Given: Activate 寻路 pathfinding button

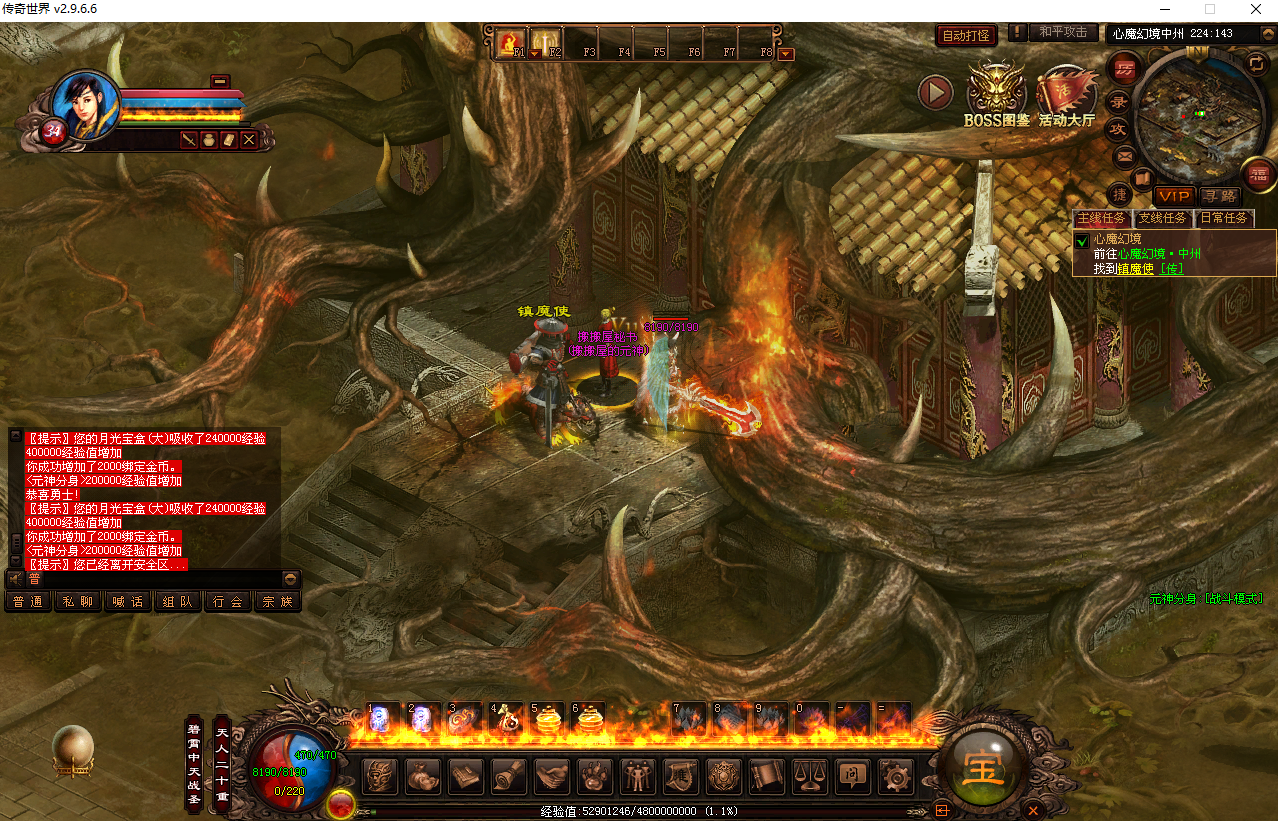Looking at the screenshot, I should [x=1219, y=196].
